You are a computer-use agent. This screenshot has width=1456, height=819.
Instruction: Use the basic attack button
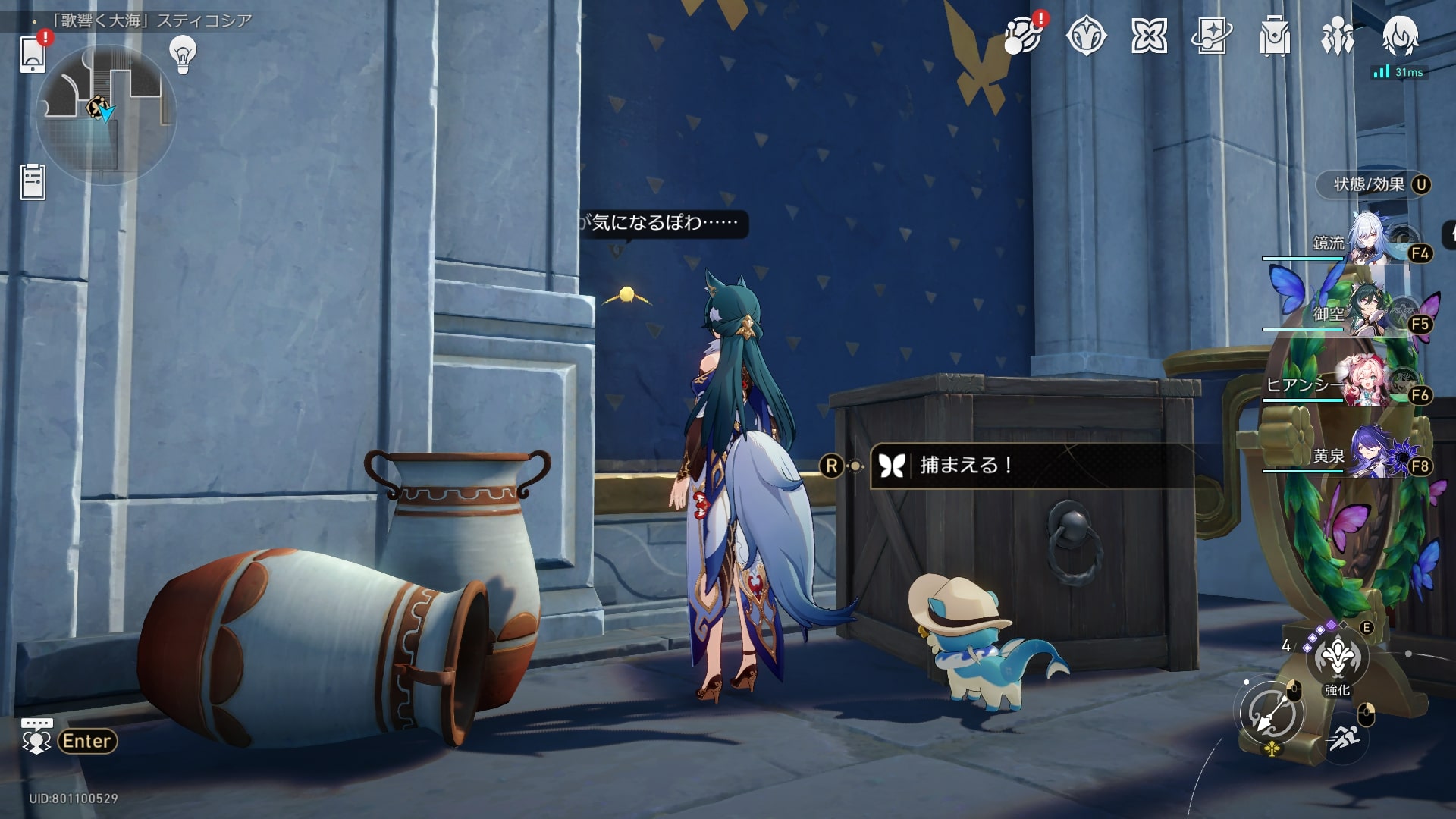pyautogui.click(x=1272, y=714)
